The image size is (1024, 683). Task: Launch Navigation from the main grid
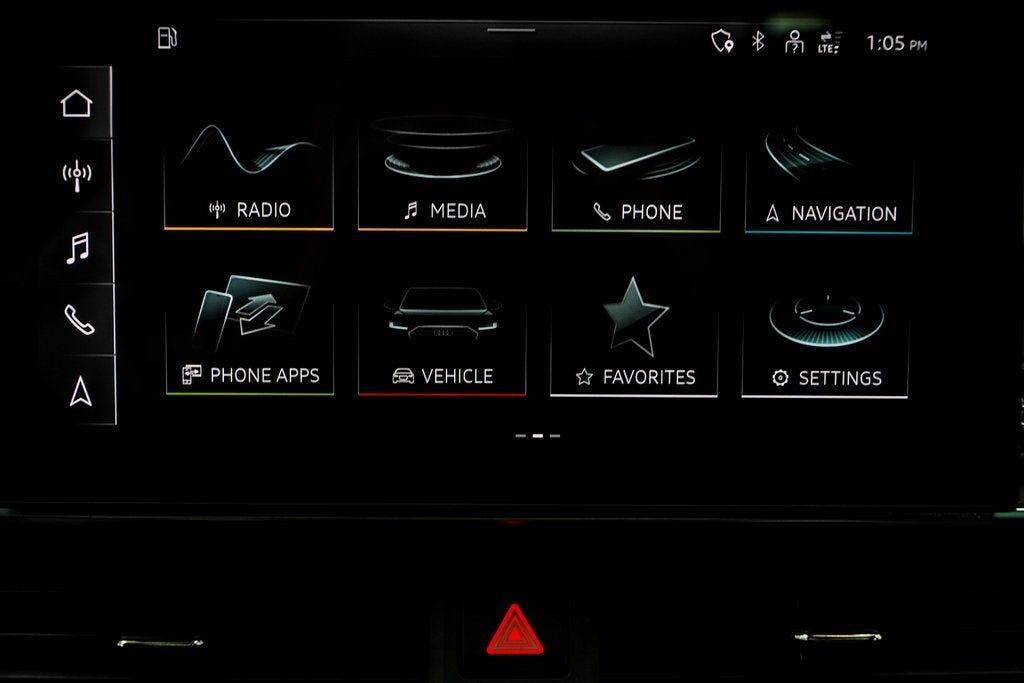point(829,180)
